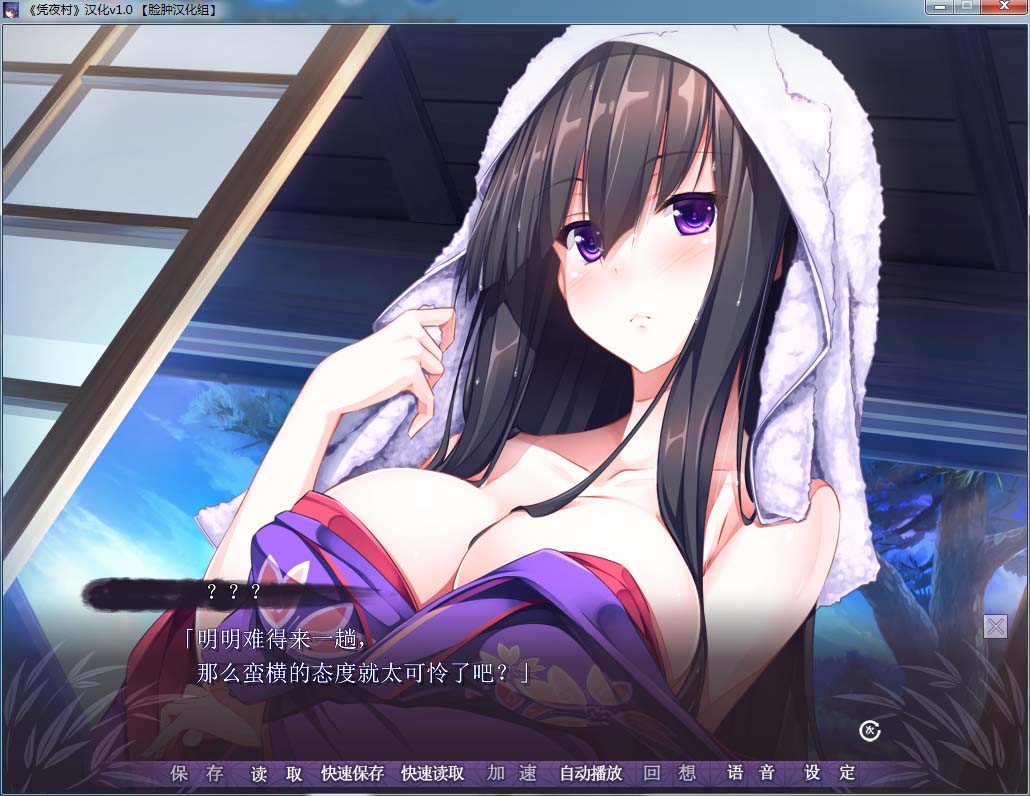The width and height of the screenshot is (1030, 796).
Task: Open the 语音 voice option
Action: (x=751, y=773)
